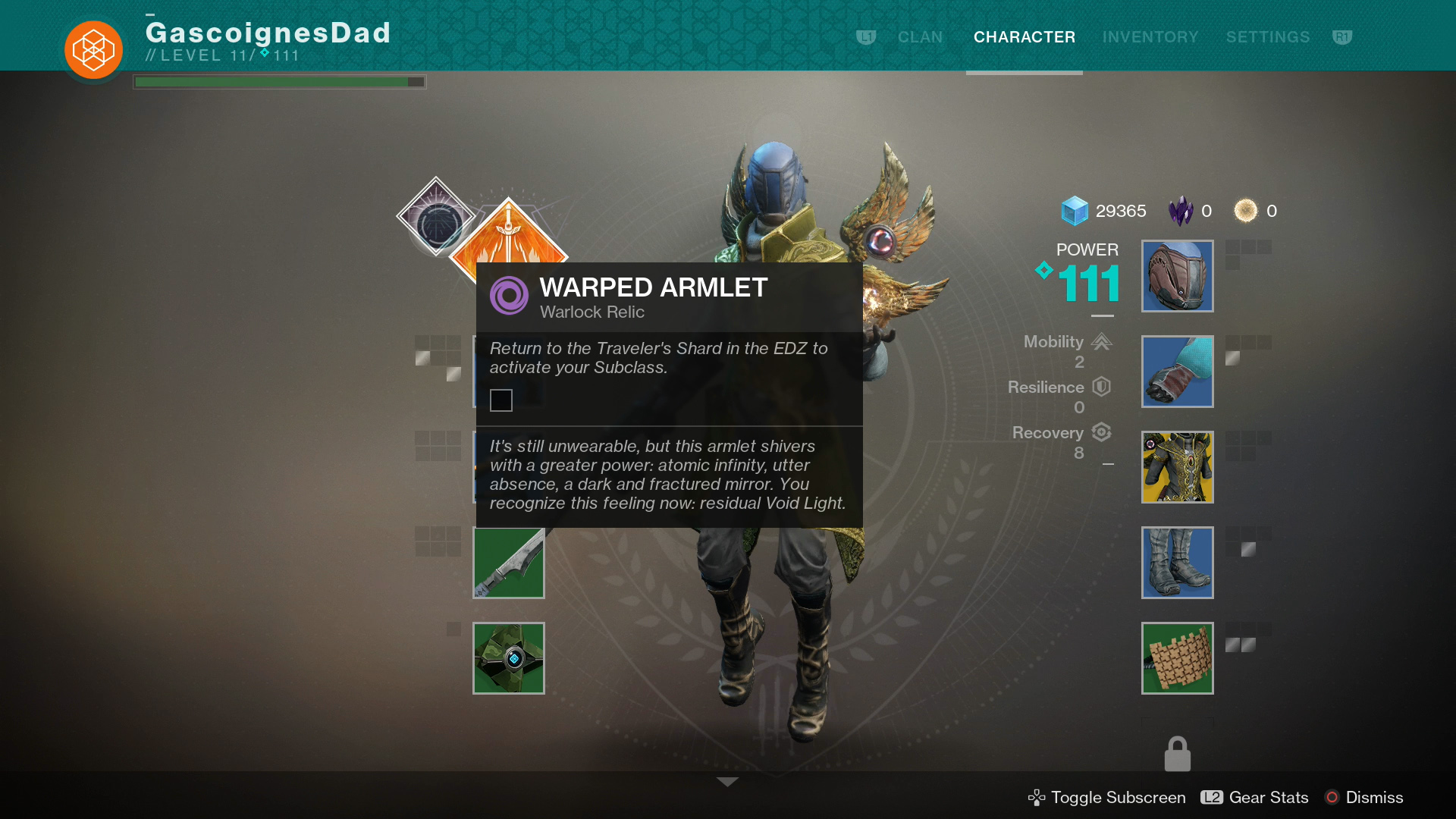Select the darkened Void subclass diamond
Screen dimensions: 1456x819
pos(436,215)
